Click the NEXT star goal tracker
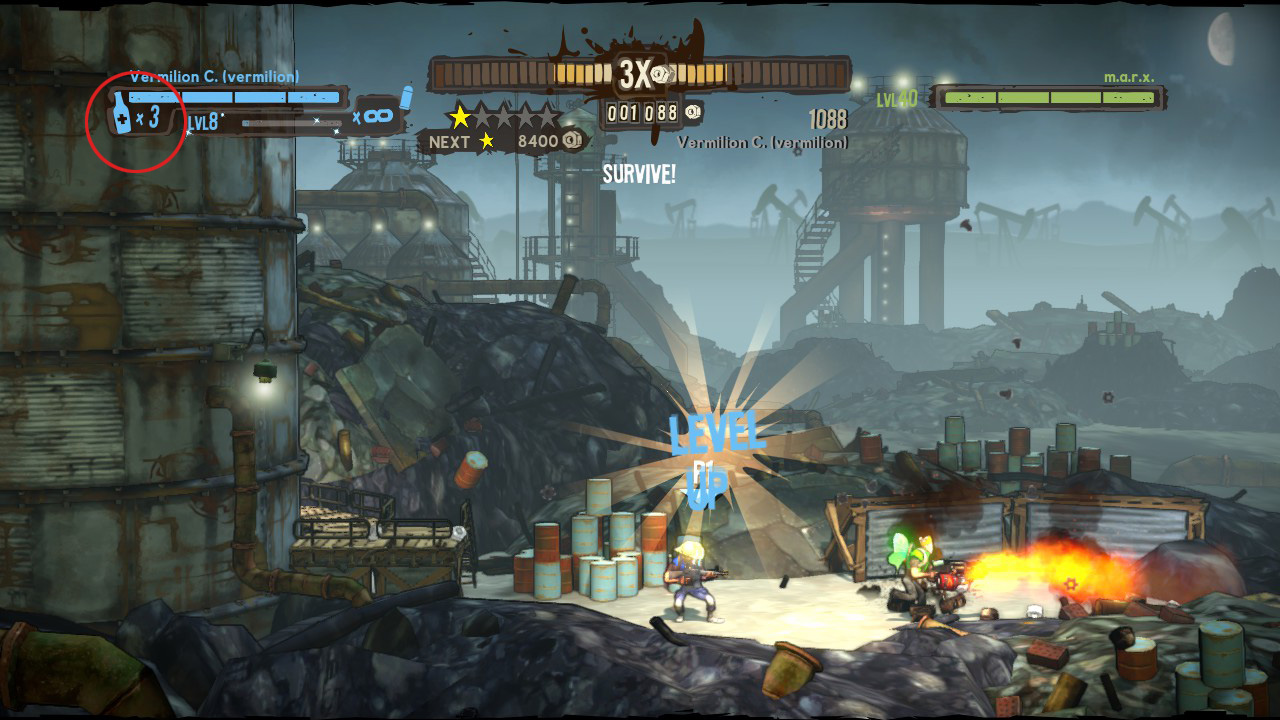Image resolution: width=1280 pixels, height=720 pixels. pyautogui.click(x=495, y=142)
